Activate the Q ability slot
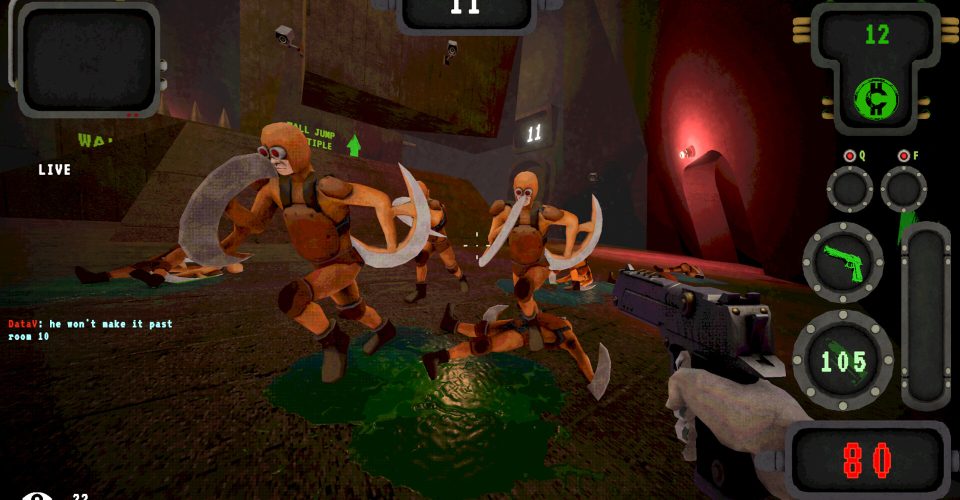Viewport: 960px width, 500px height. pyautogui.click(x=849, y=188)
